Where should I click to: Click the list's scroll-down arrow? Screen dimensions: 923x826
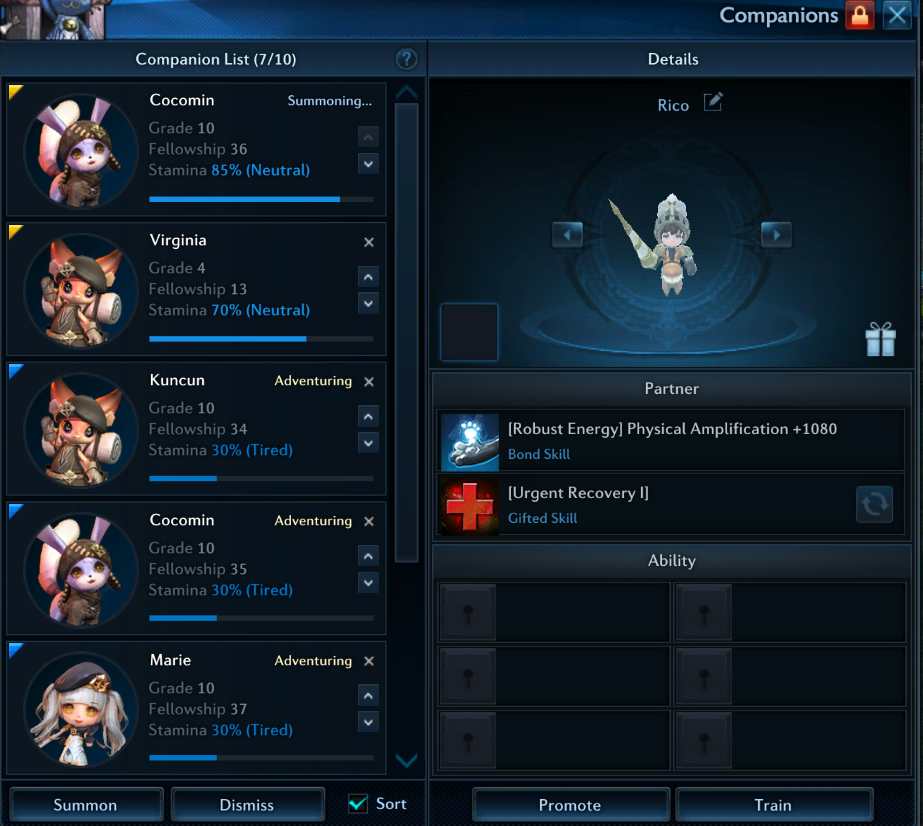point(406,761)
